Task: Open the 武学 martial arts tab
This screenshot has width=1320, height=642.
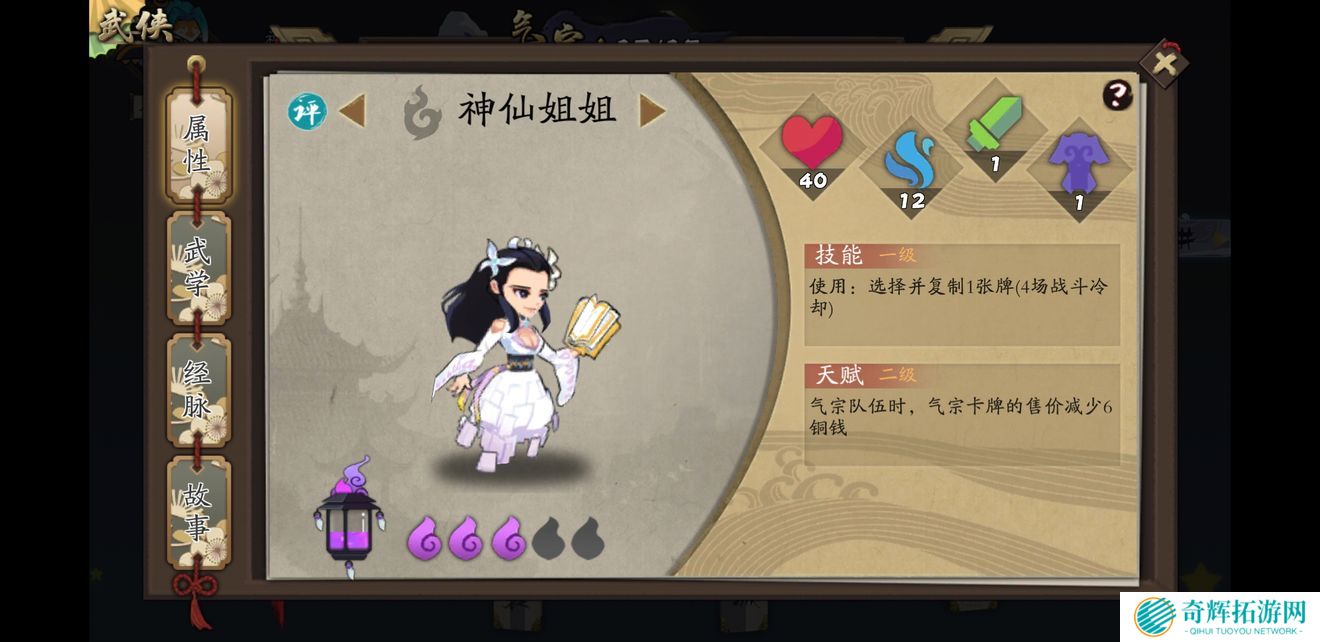Action: (x=197, y=268)
